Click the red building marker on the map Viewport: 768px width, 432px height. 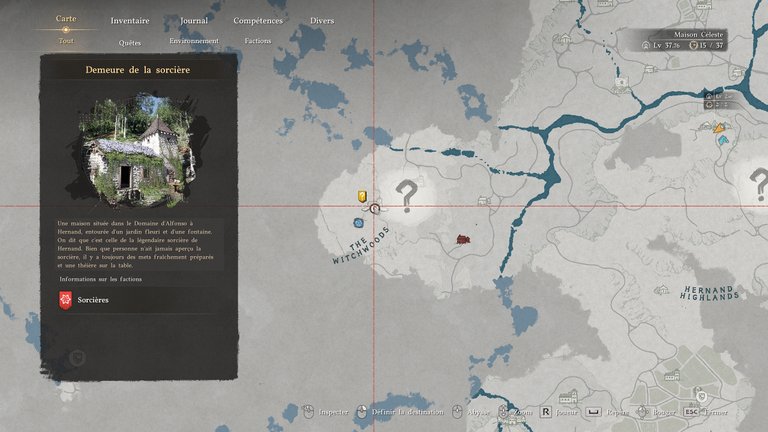[x=463, y=240]
